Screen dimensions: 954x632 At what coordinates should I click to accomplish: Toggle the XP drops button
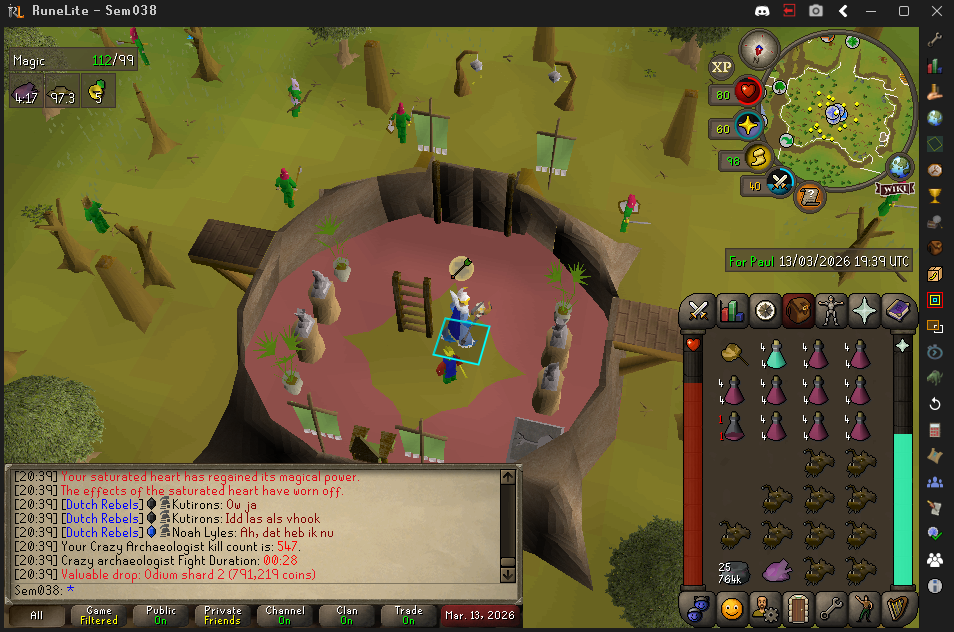point(721,67)
